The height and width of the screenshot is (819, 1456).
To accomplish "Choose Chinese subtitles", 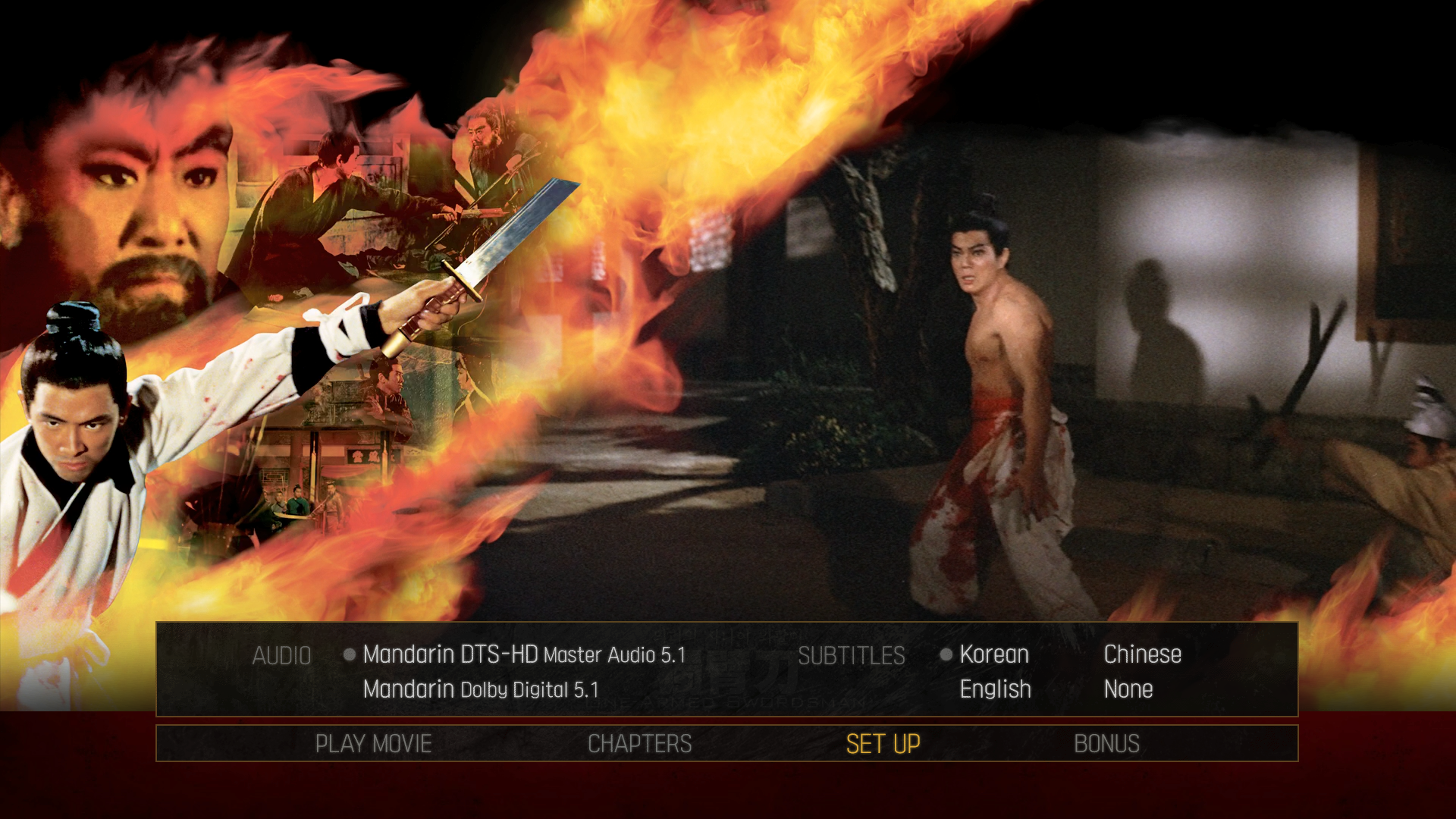I will tap(1142, 654).
